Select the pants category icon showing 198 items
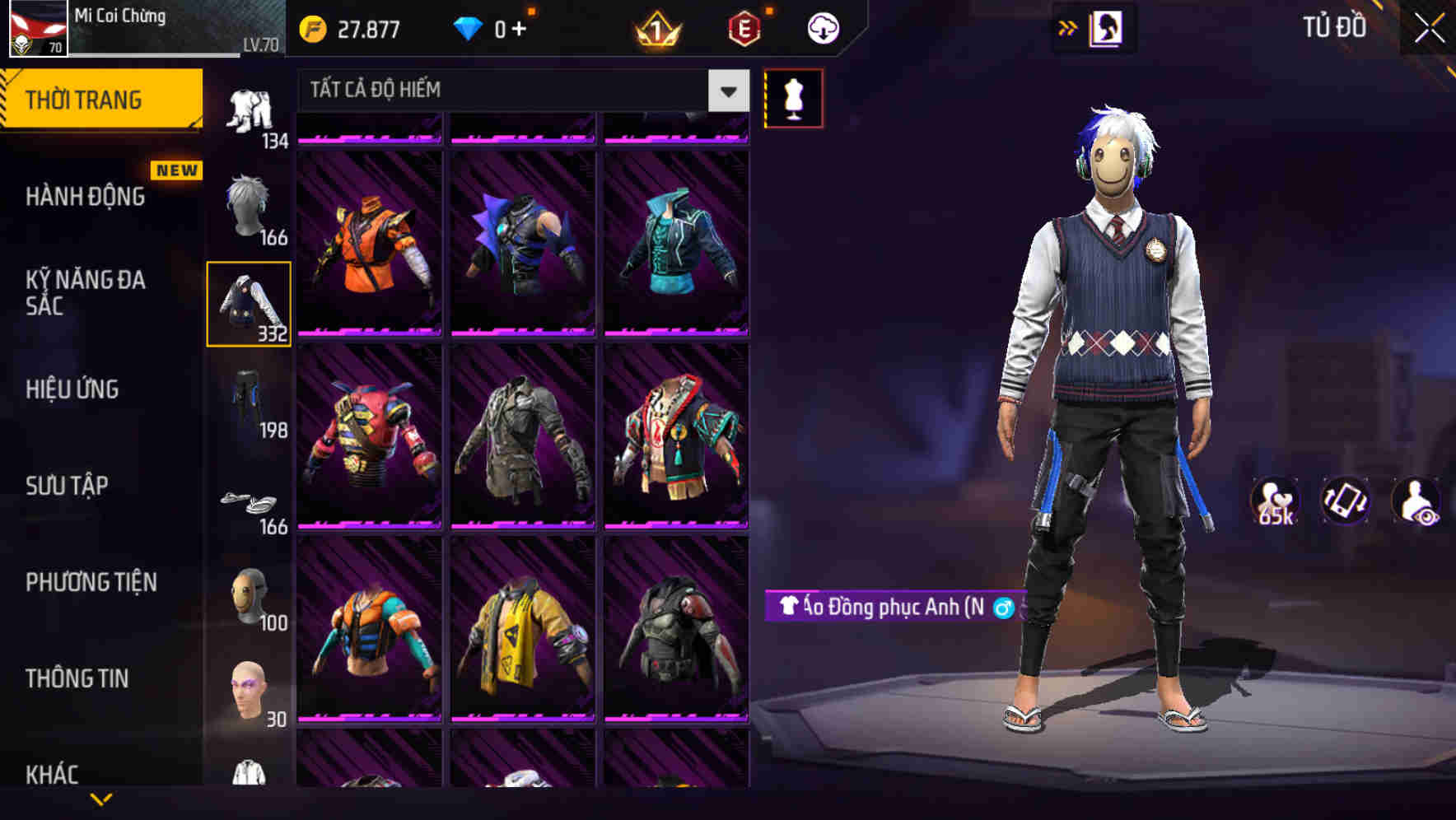Viewport: 1456px width, 820px height. tap(247, 403)
